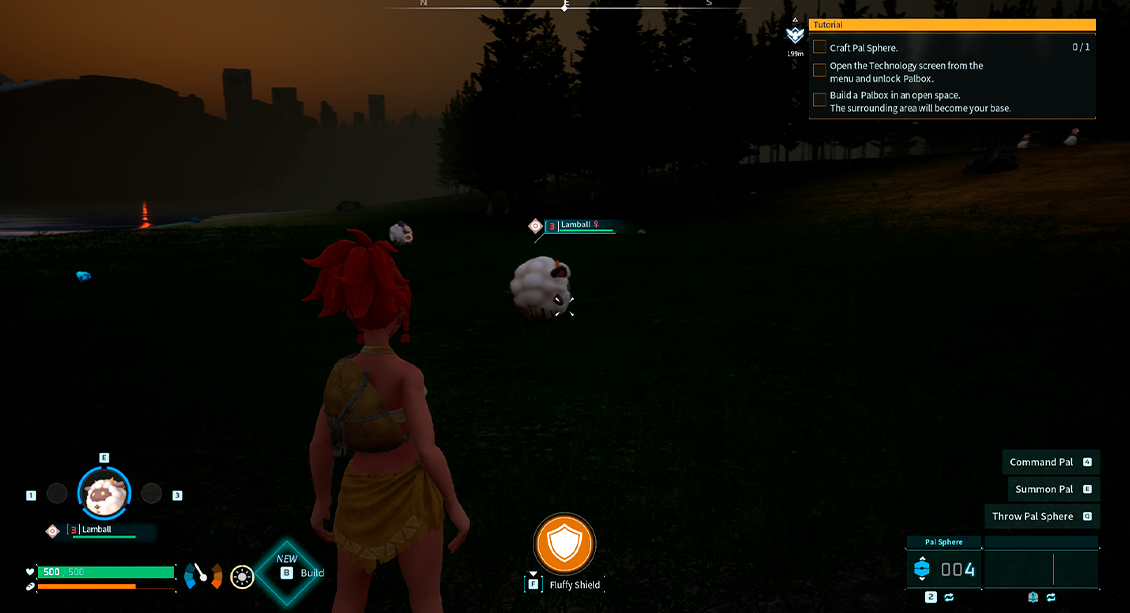The width and height of the screenshot is (1130, 613).
Task: Select the Lamball pal portrait
Action: [104, 493]
